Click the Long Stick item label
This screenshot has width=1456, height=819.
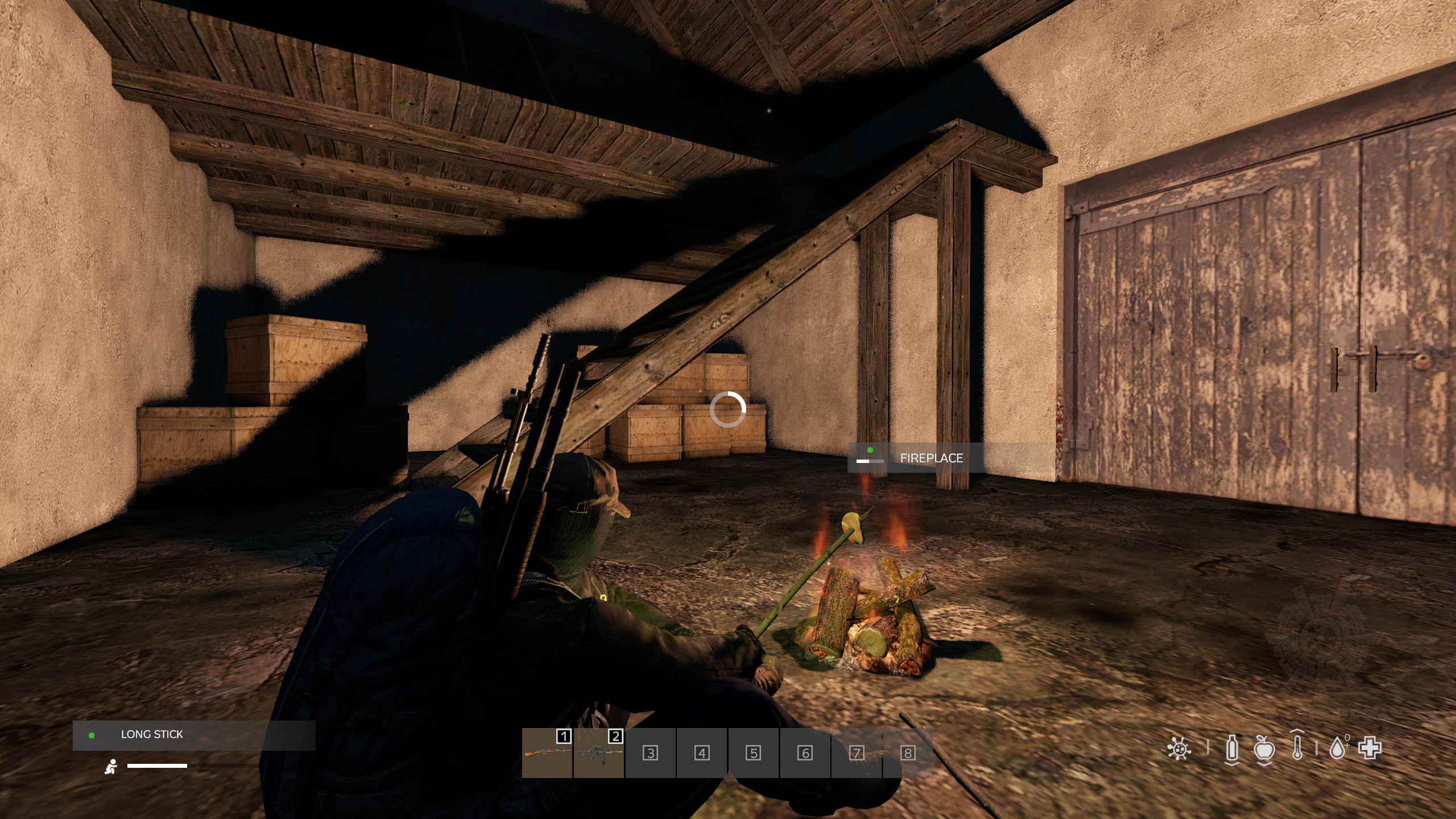point(152,735)
